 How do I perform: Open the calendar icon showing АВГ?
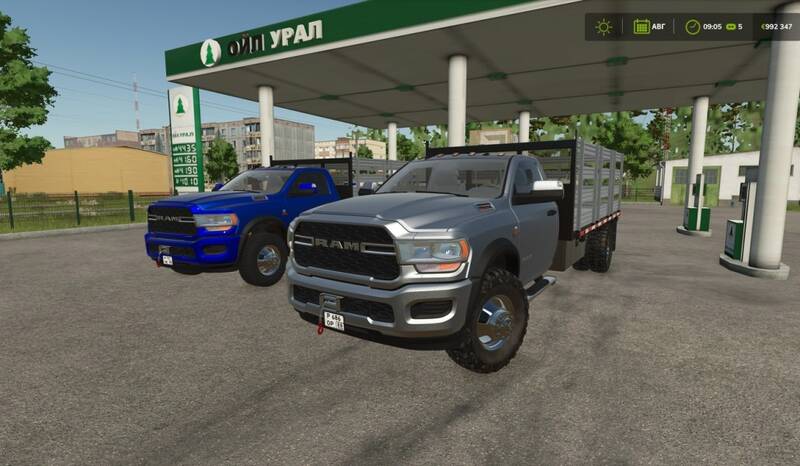point(641,27)
